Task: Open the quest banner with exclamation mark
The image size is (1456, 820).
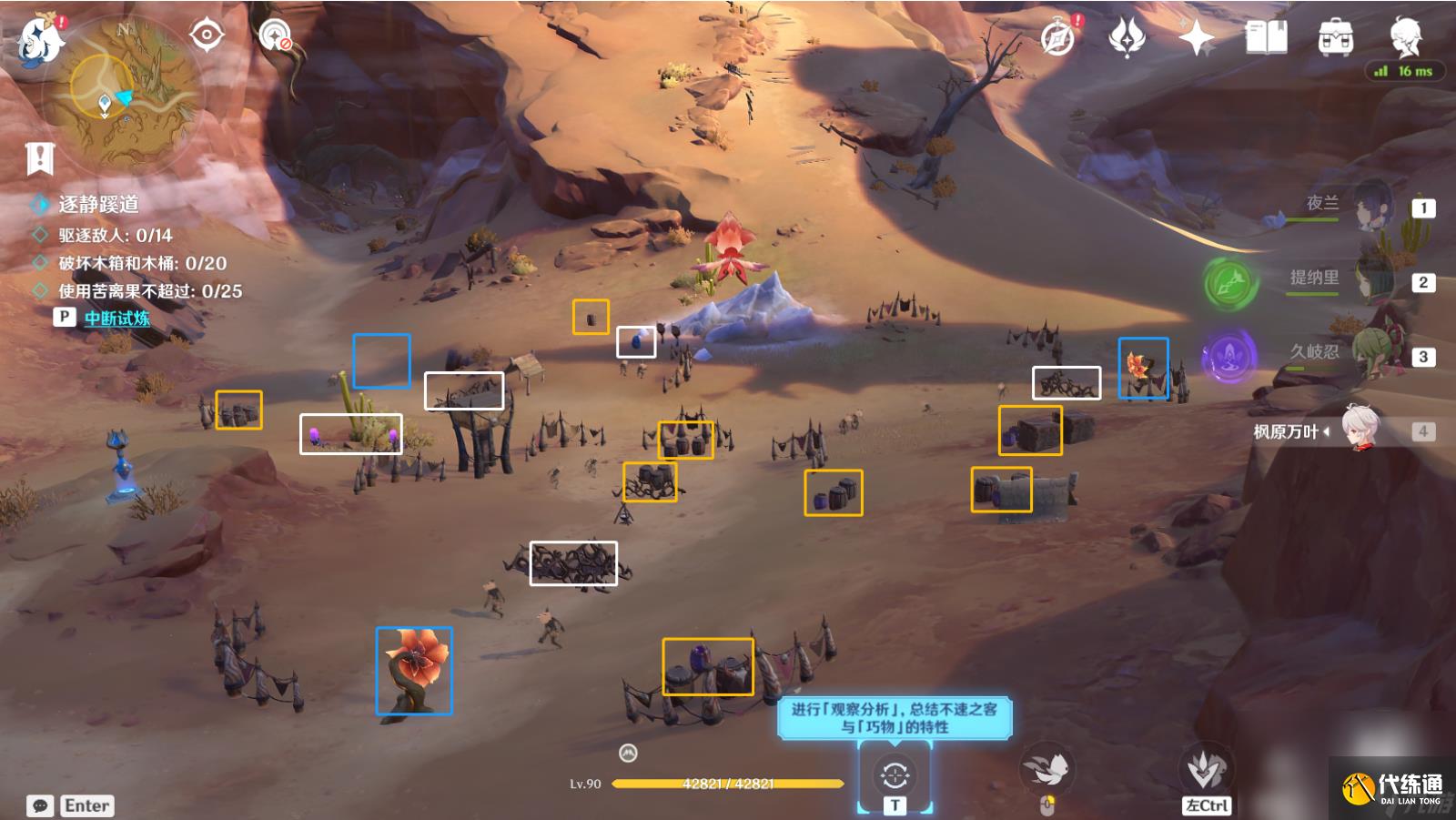Action: tap(40, 158)
